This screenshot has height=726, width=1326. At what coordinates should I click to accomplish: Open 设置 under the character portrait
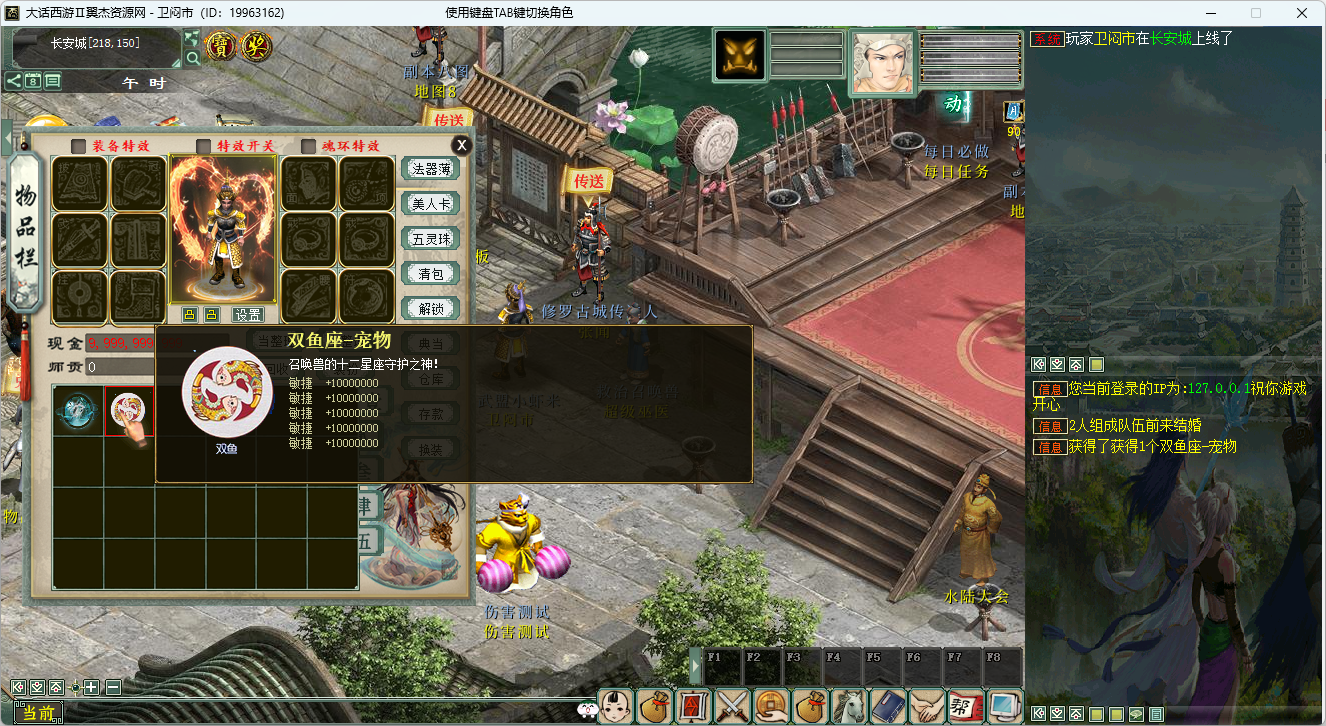click(x=247, y=315)
